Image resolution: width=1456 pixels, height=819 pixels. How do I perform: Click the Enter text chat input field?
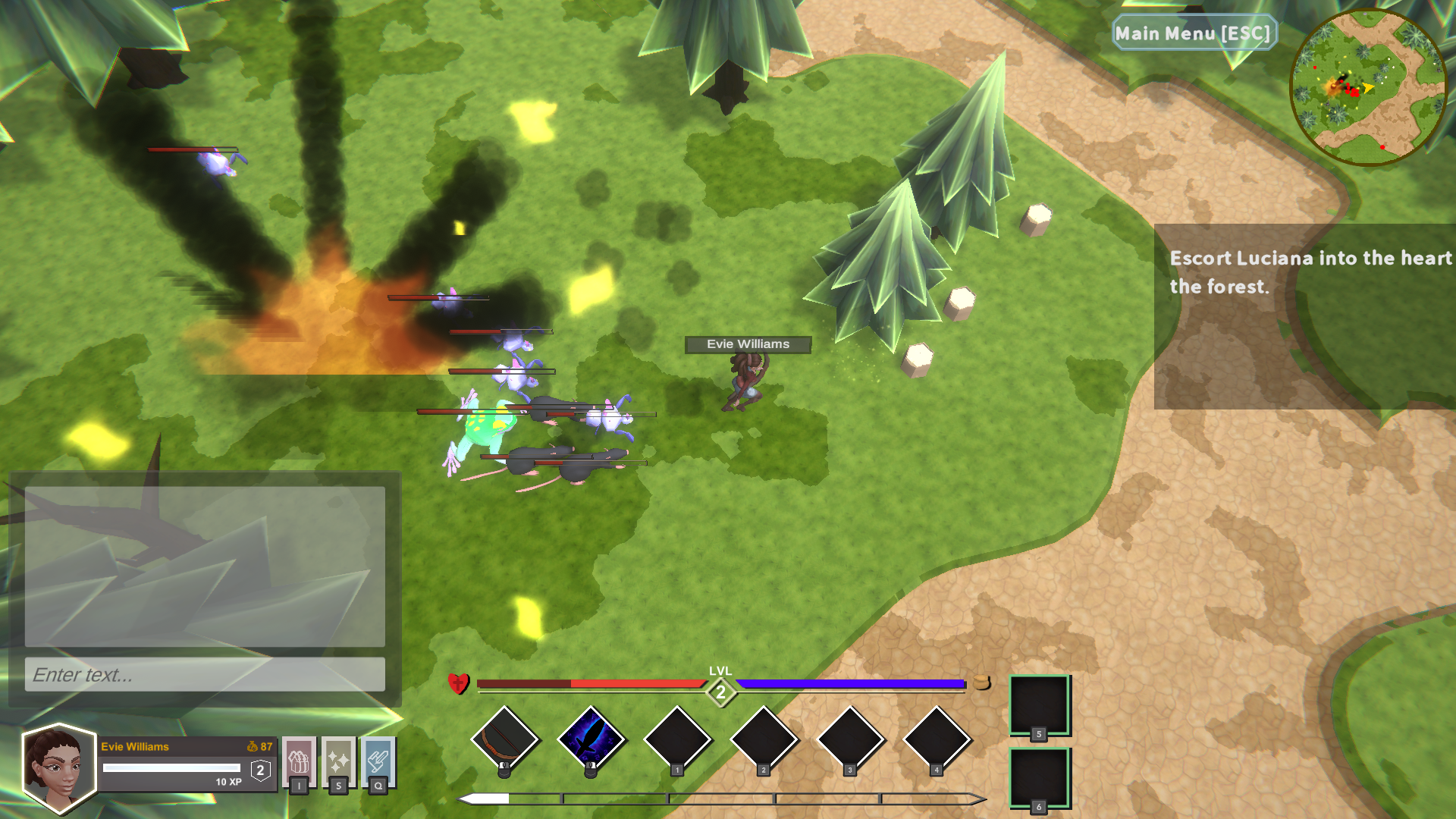(x=203, y=673)
